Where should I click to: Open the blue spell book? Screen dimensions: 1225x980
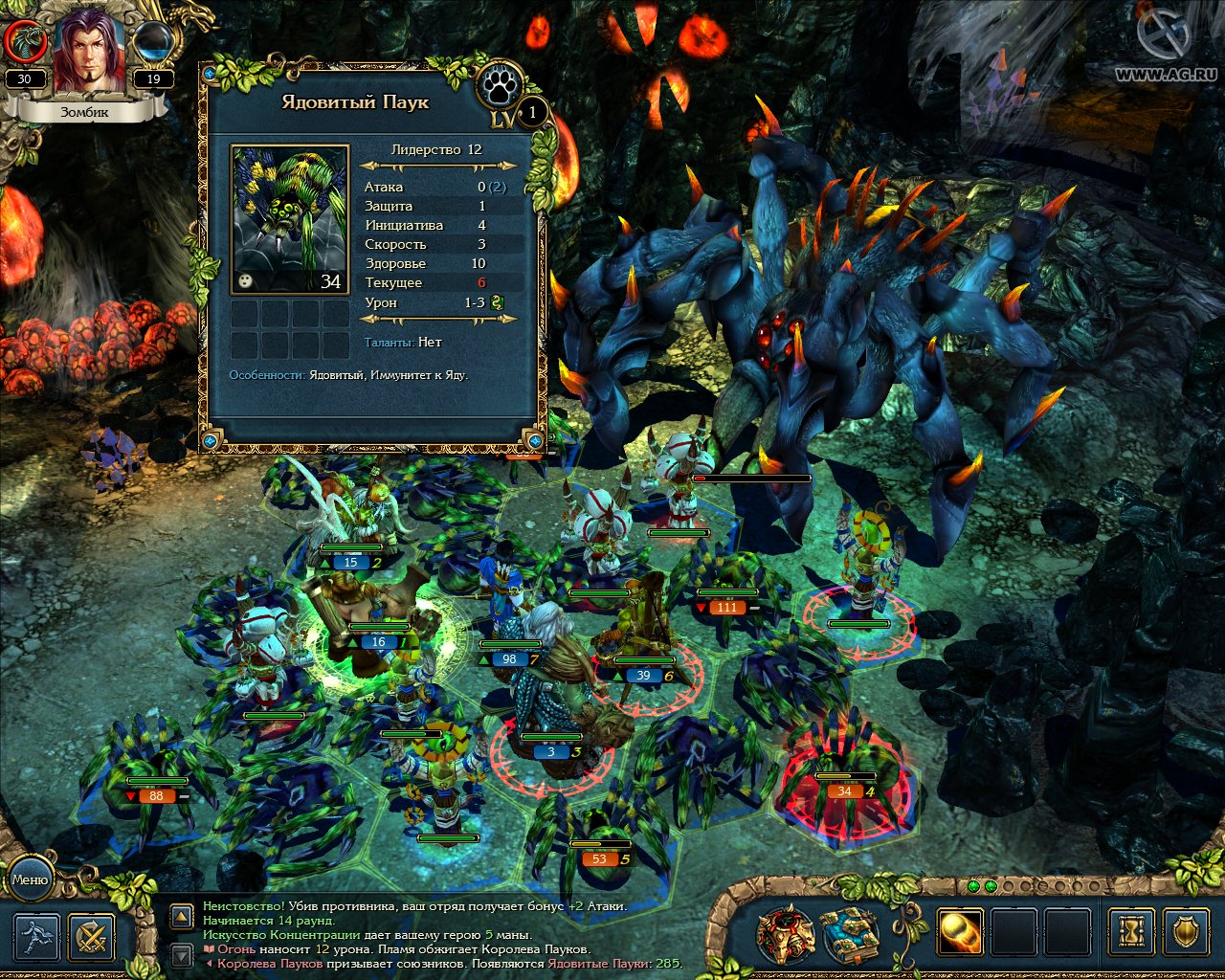click(x=849, y=933)
